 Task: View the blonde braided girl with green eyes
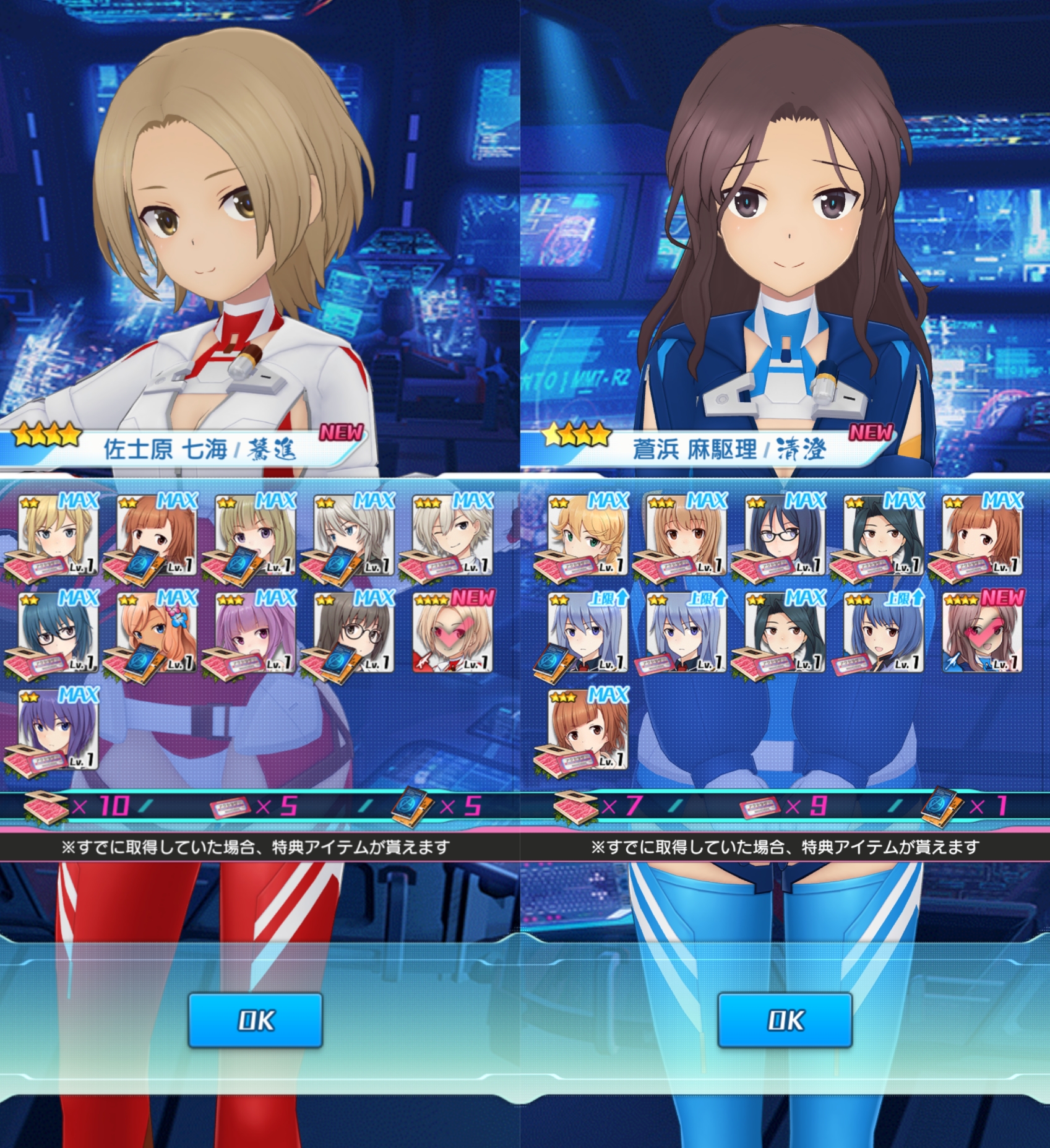tap(587, 535)
